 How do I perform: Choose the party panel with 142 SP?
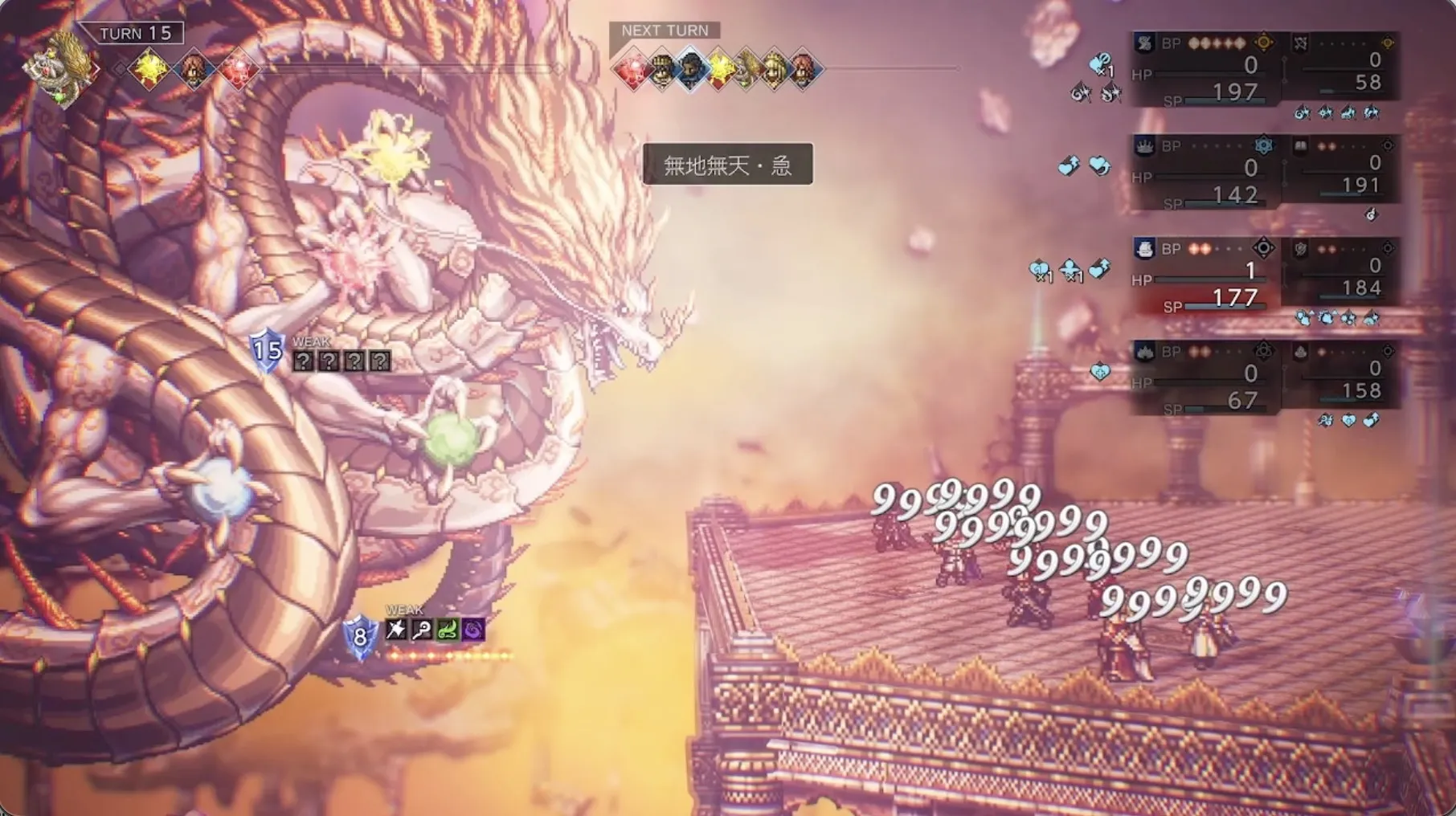[1204, 173]
